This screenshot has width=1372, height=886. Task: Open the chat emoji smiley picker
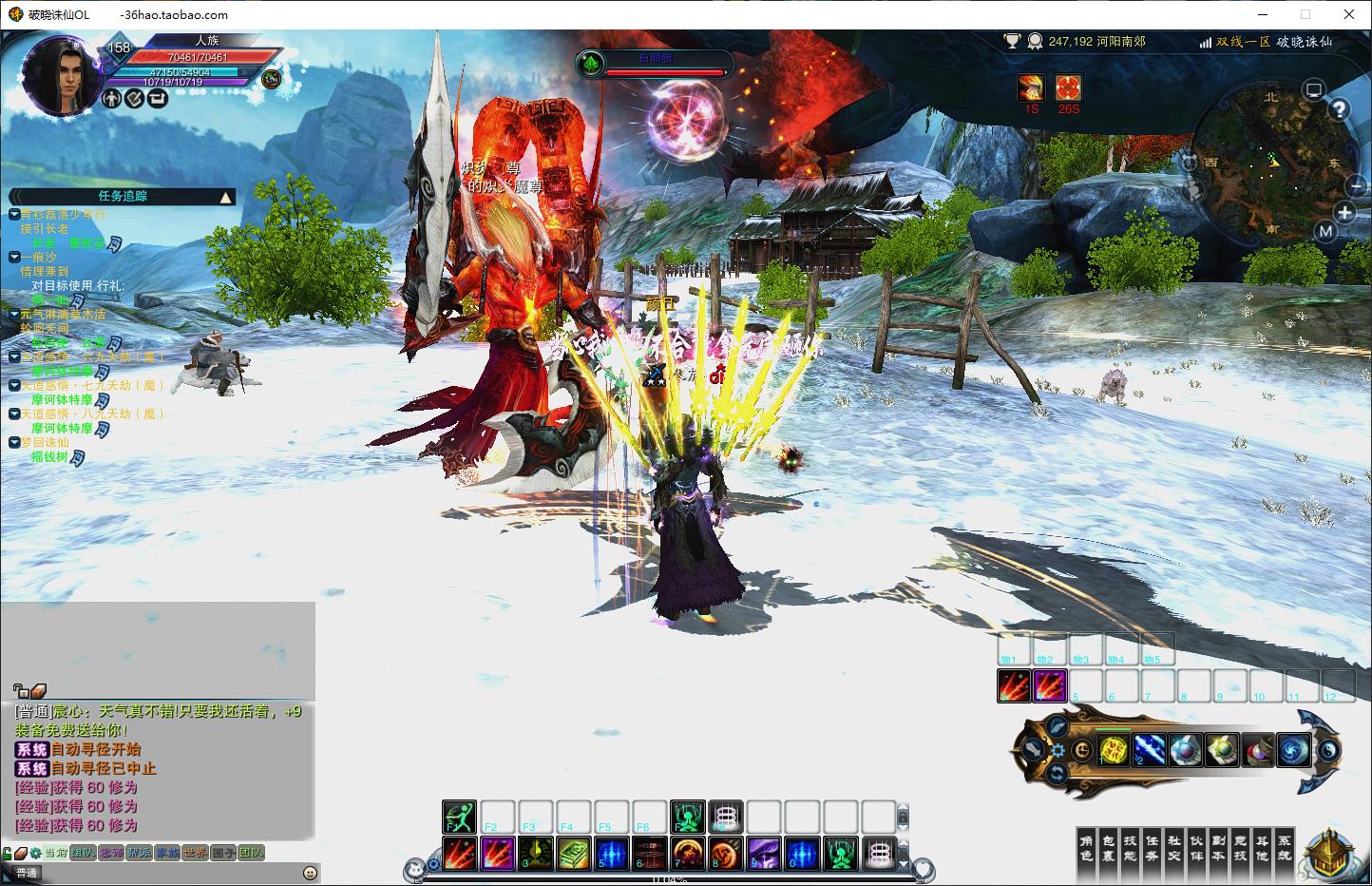pyautogui.click(x=310, y=873)
